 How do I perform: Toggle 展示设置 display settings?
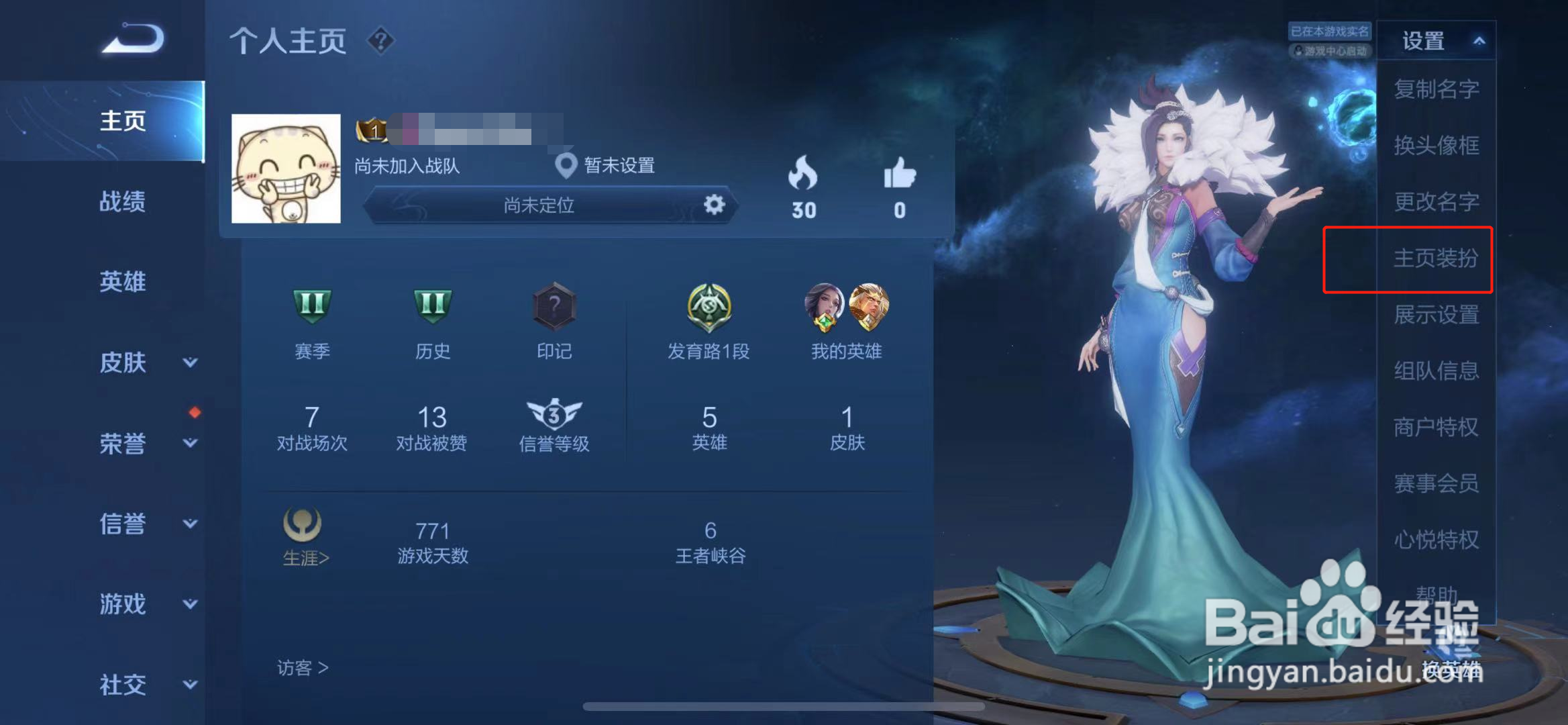point(1436,316)
